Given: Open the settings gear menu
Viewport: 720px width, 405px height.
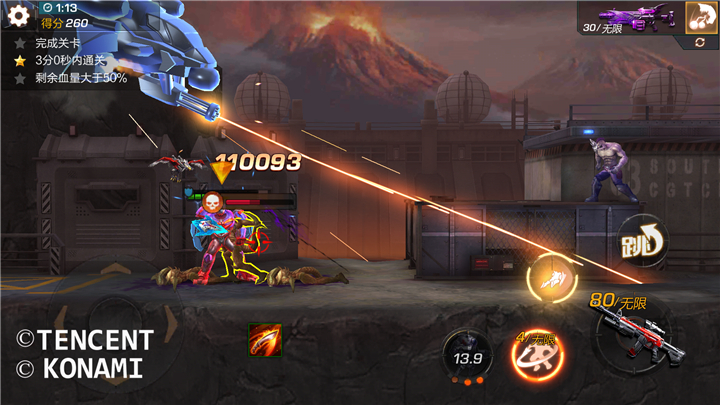Looking at the screenshot, I should click(x=19, y=17).
